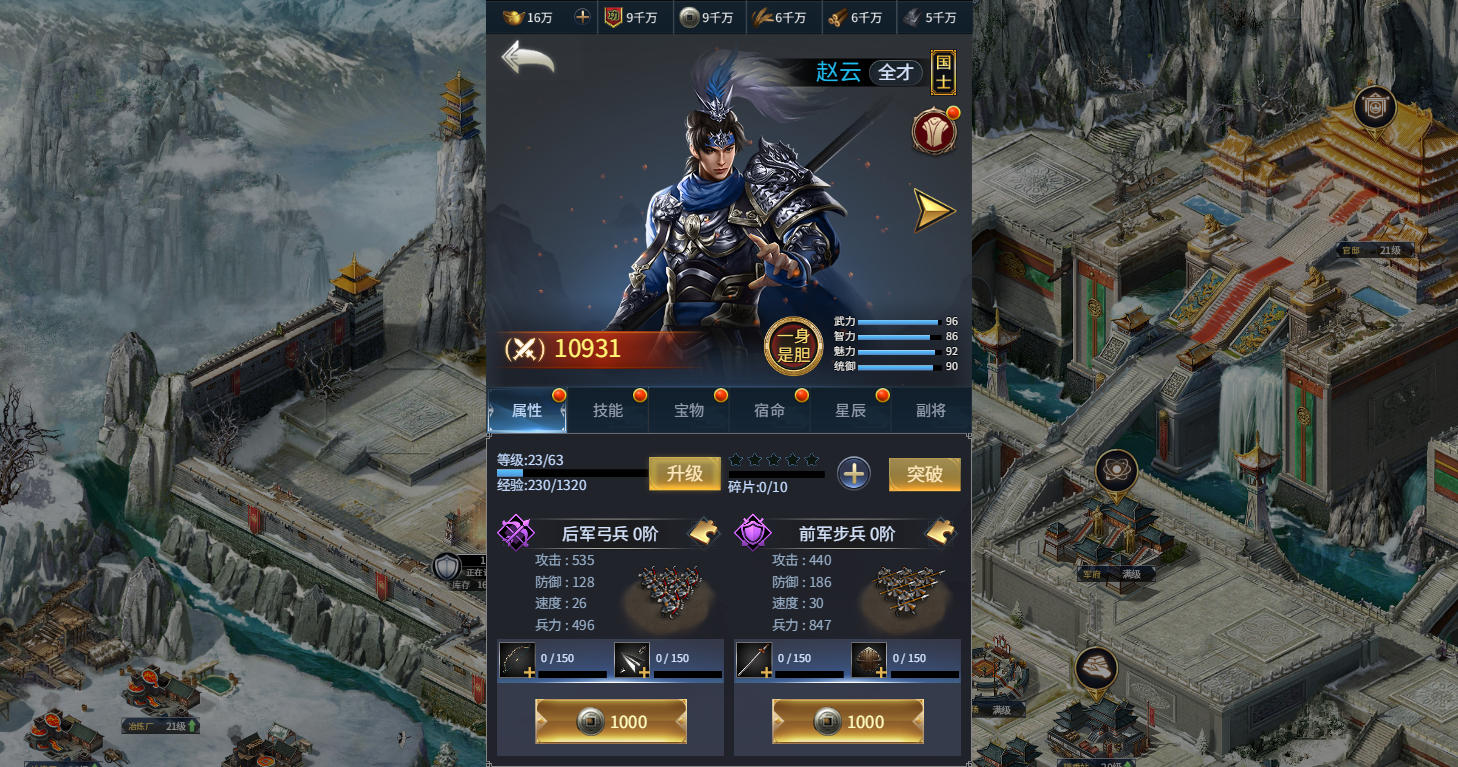Pay 1000 coins to upgrade 后军弓兵
Image resolution: width=1458 pixels, height=767 pixels.
611,721
